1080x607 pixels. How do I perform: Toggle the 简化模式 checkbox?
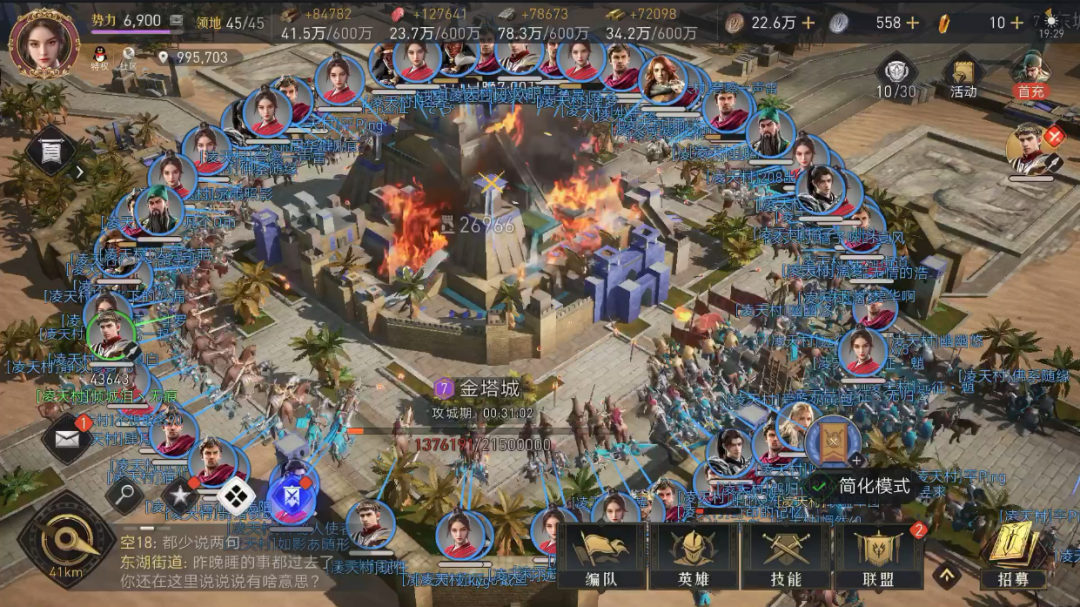[821, 486]
